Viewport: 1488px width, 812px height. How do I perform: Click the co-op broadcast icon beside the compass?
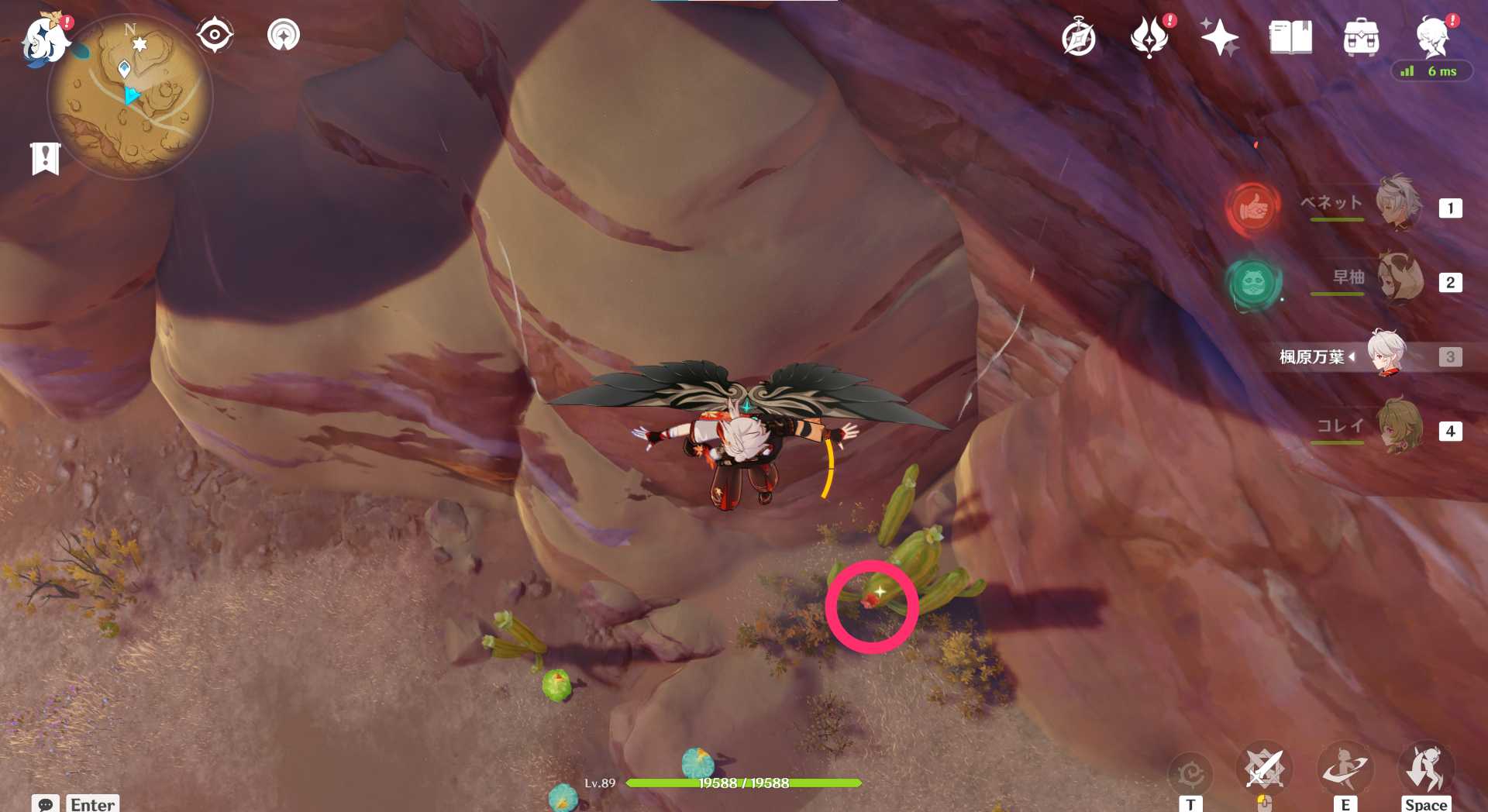coord(282,34)
